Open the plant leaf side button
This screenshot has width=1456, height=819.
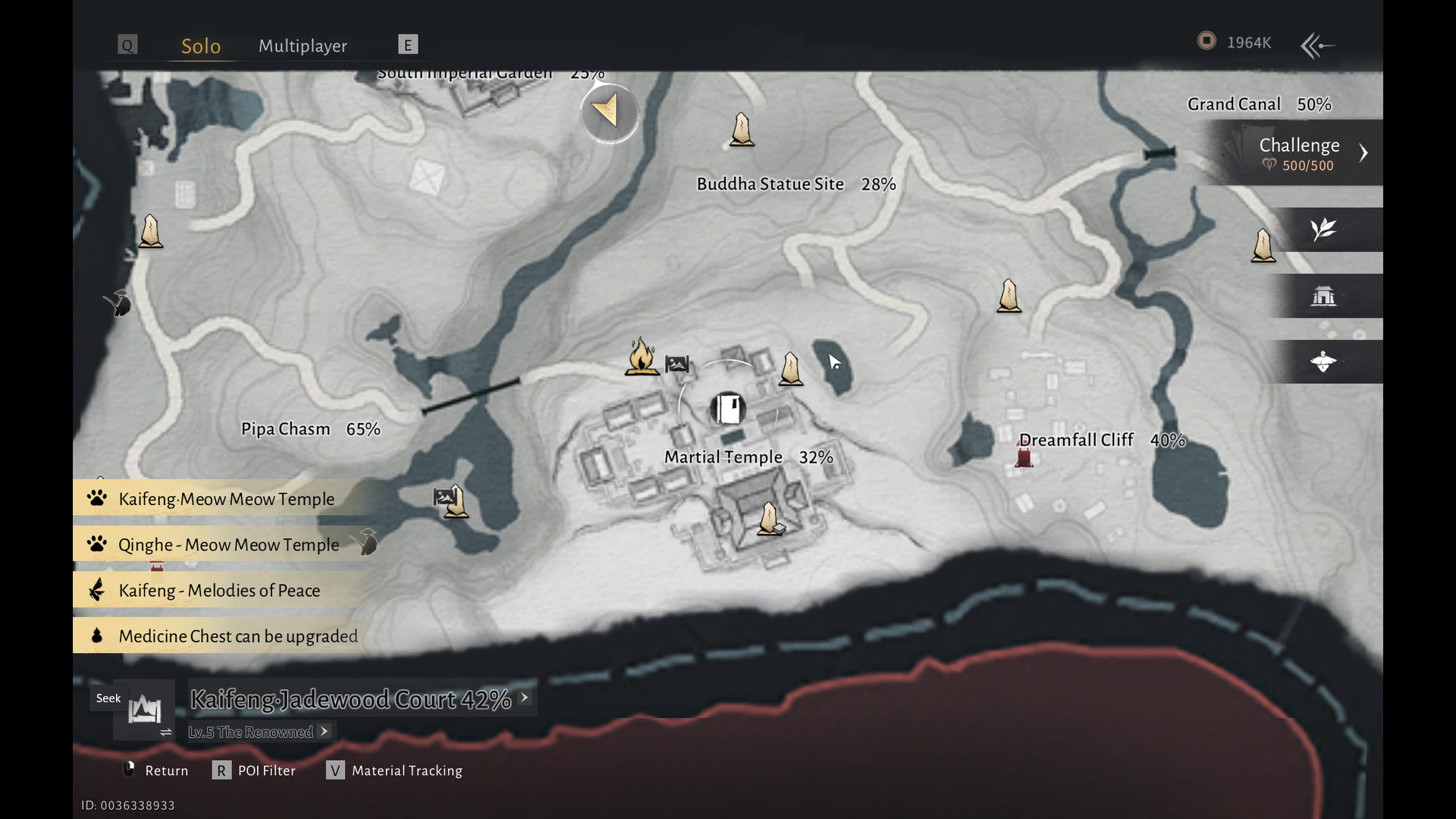click(1323, 229)
